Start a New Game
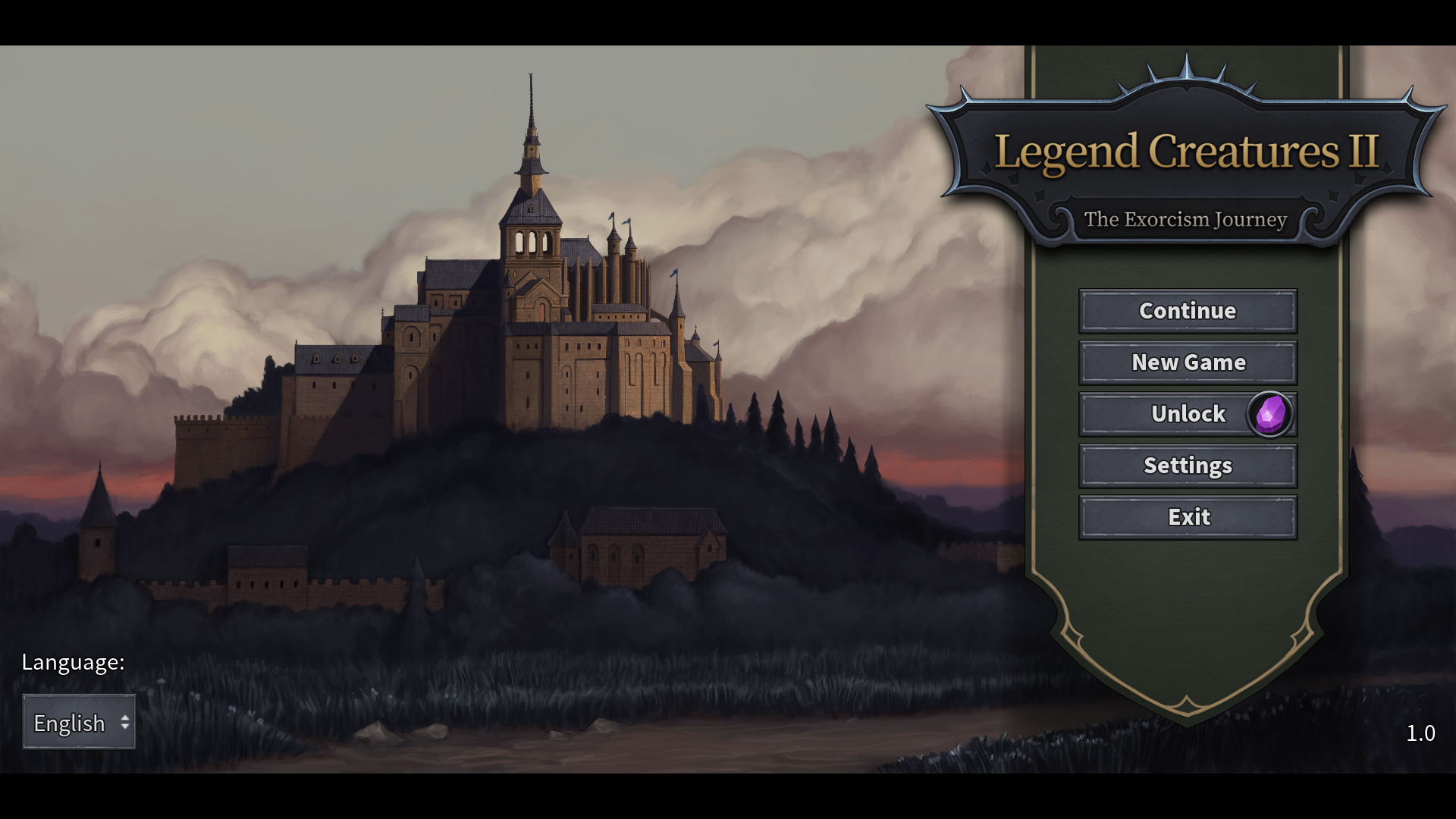Viewport: 1456px width, 819px height. tap(1188, 362)
